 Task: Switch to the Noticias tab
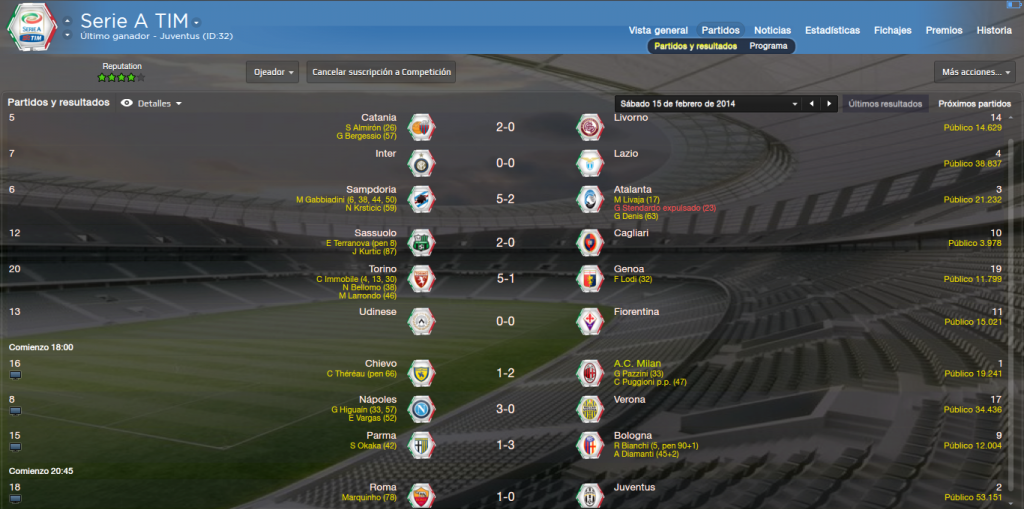click(772, 30)
